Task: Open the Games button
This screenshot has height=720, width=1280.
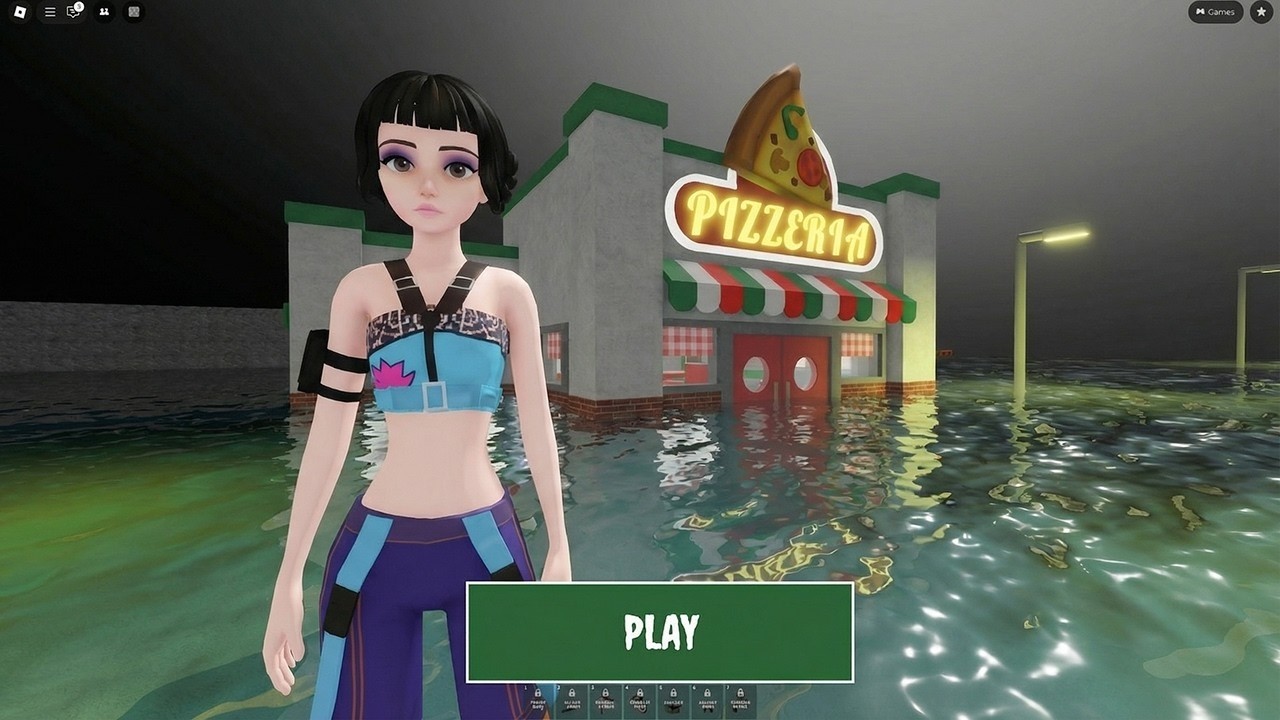Action: 1215,12
